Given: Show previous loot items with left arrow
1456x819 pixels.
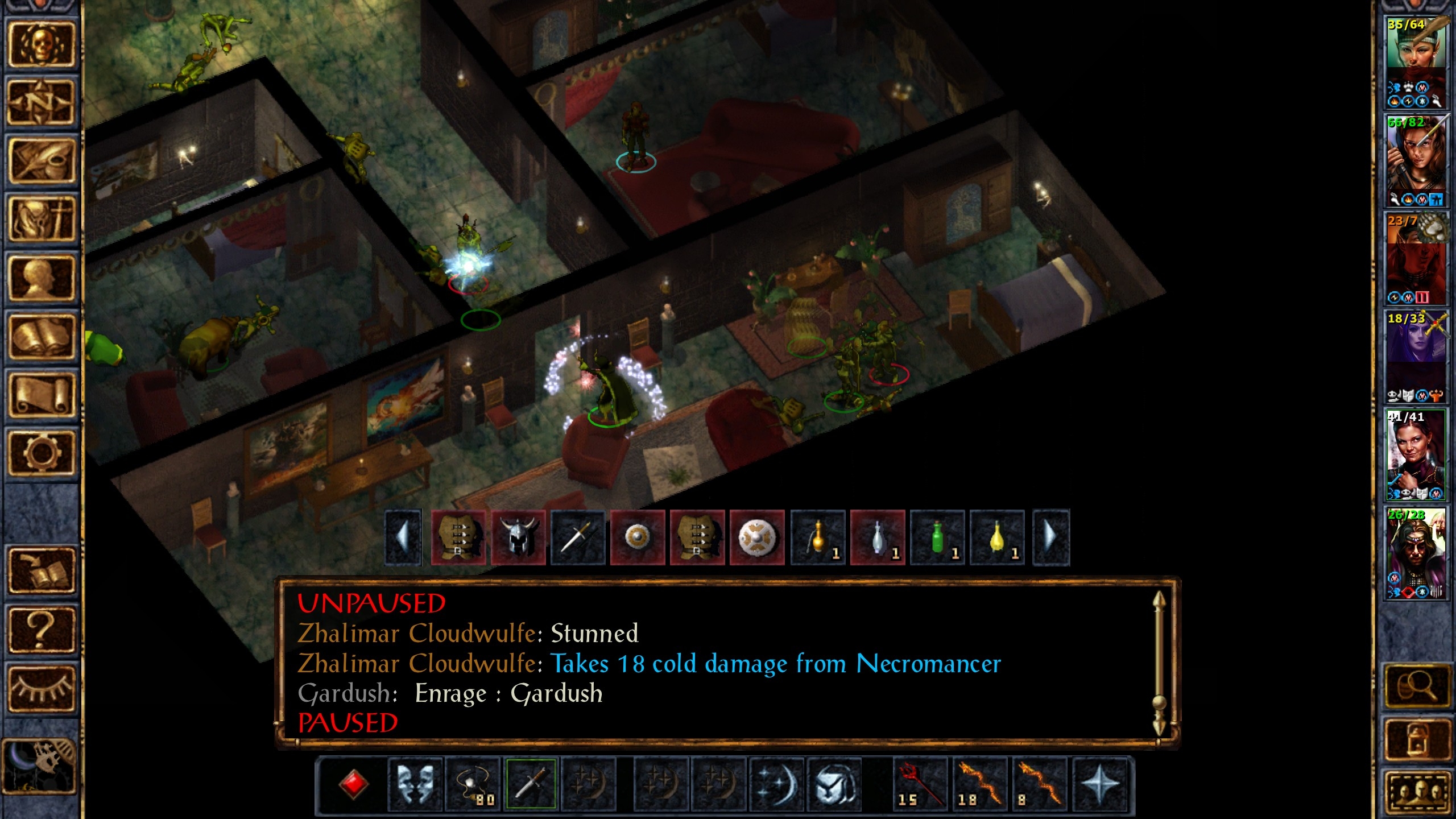Looking at the screenshot, I should click(x=403, y=537).
